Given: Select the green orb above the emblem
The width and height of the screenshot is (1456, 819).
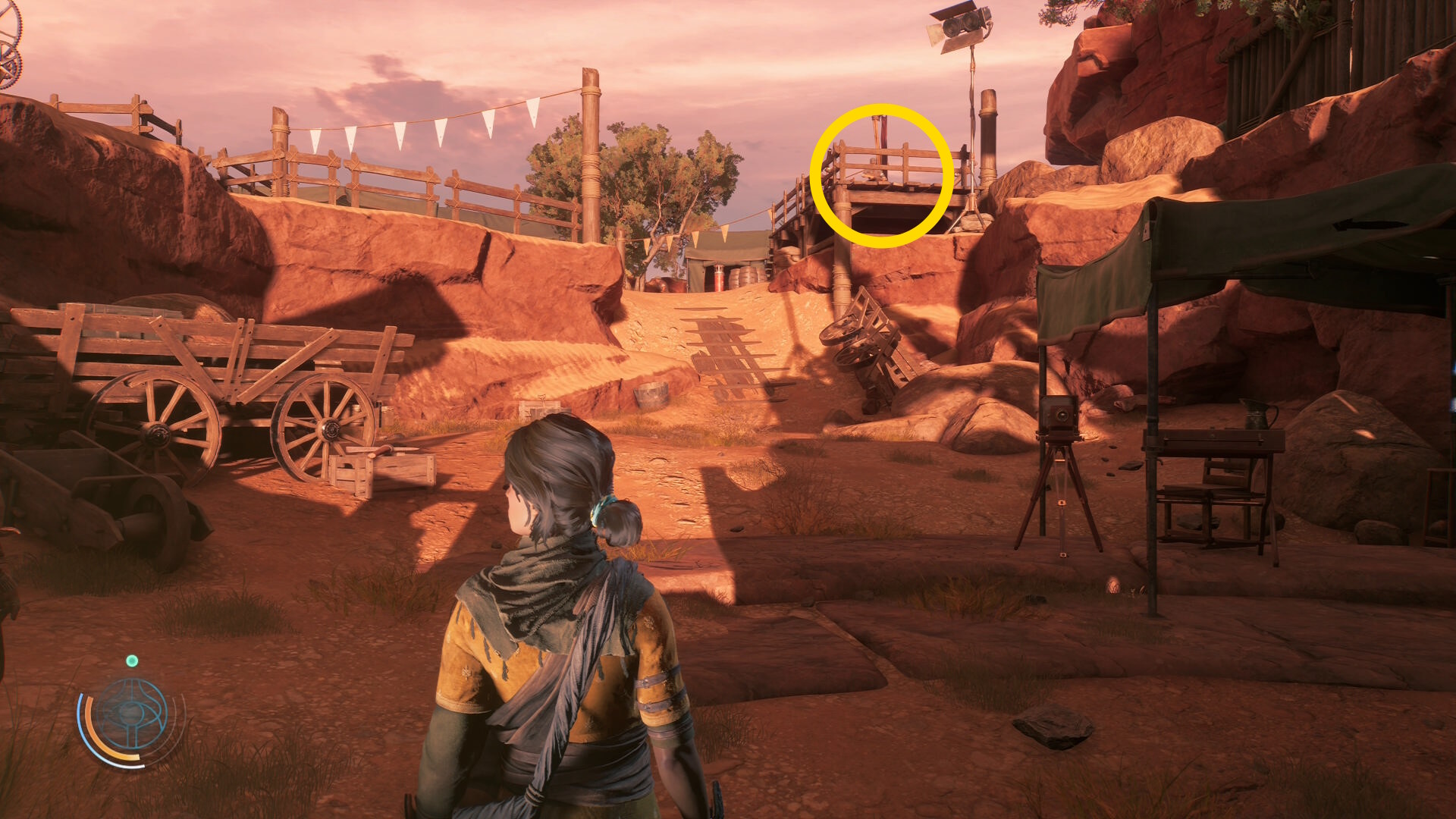Looking at the screenshot, I should click(132, 661).
